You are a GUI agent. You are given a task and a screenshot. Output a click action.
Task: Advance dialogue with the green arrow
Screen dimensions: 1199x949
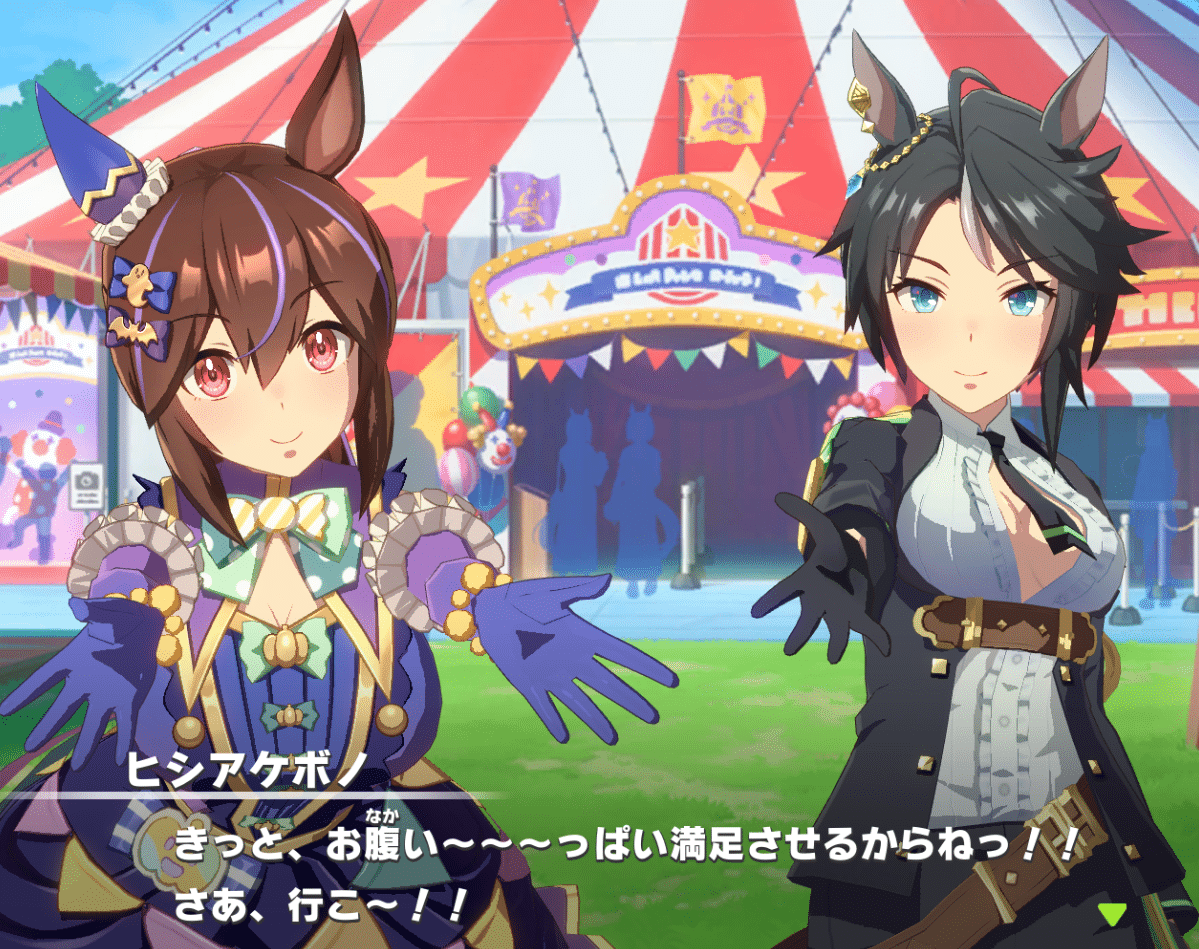[x=1111, y=913]
